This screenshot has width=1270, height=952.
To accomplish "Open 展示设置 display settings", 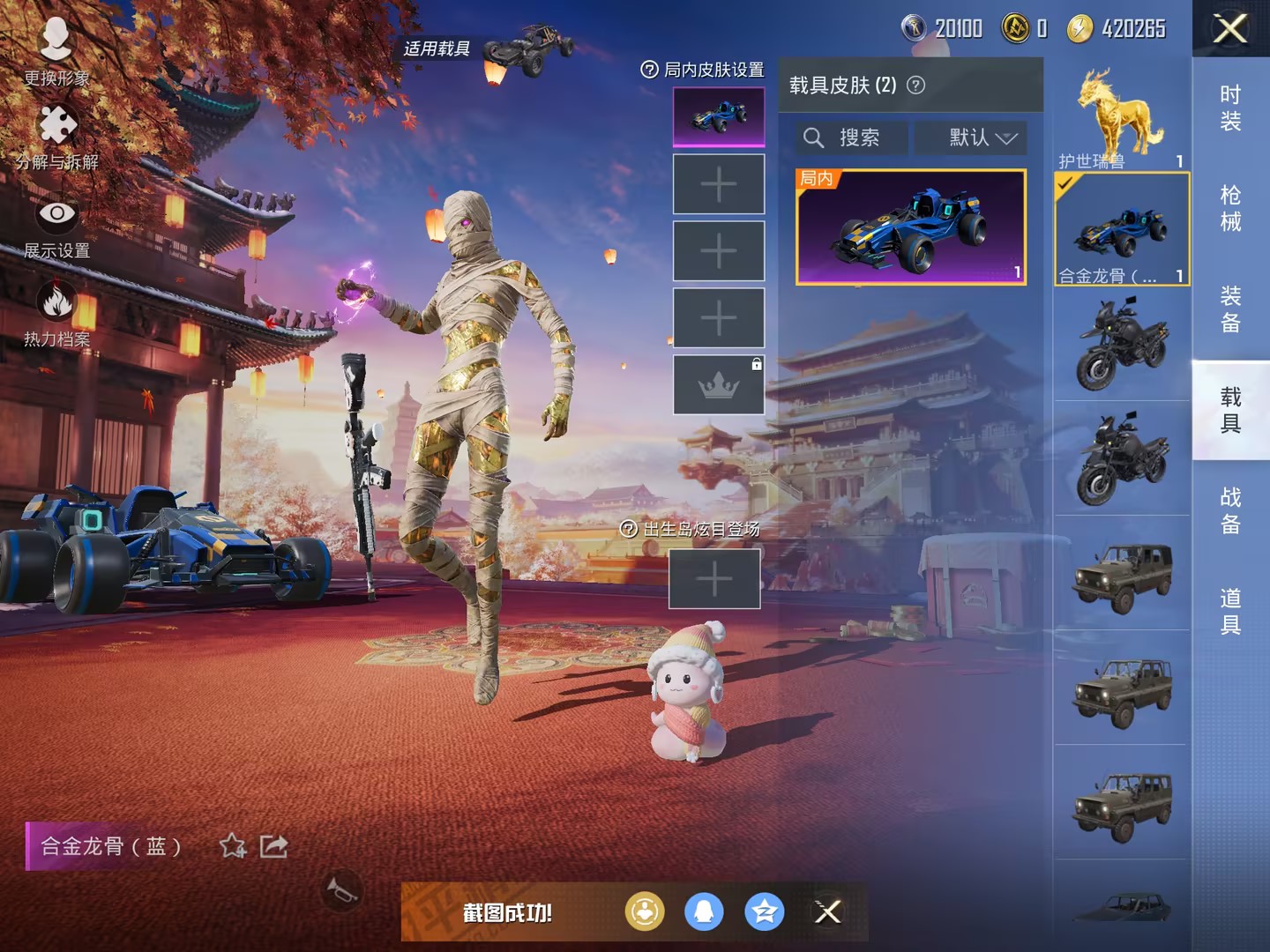I will (x=56, y=225).
